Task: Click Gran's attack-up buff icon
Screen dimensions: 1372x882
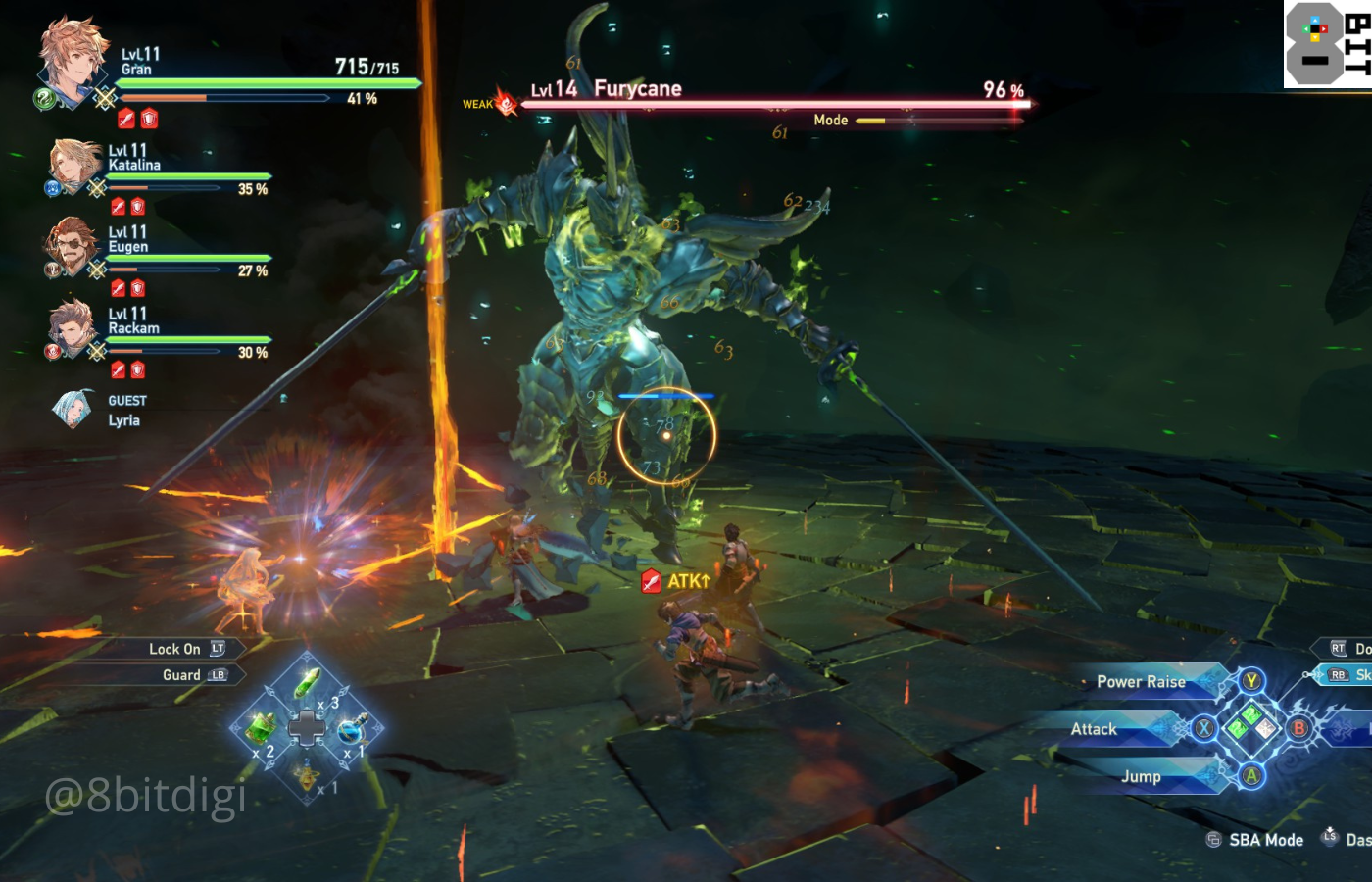Action: tap(126, 120)
